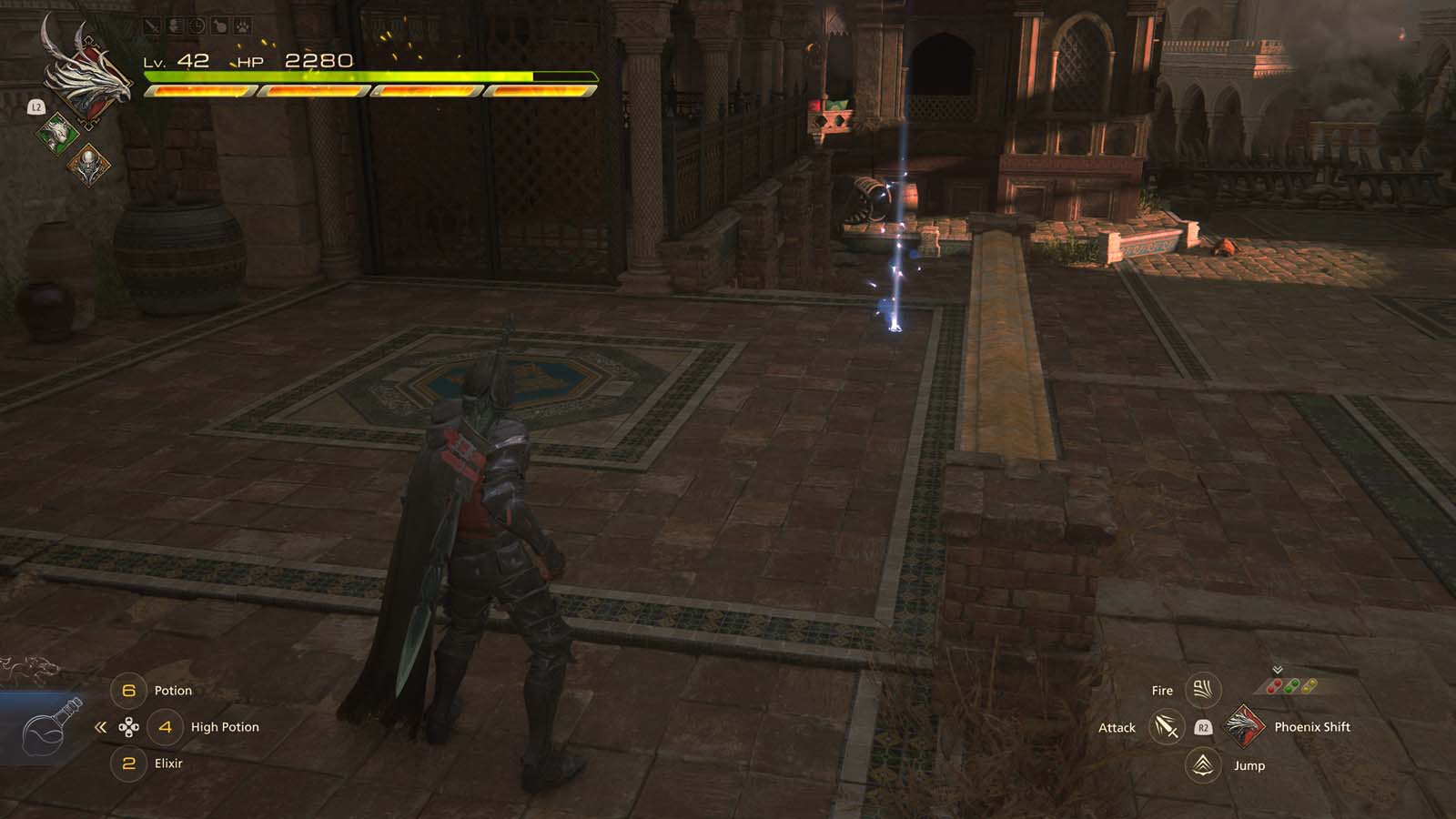Select the Phoenix crest emblem above the HP bar

(x=90, y=80)
